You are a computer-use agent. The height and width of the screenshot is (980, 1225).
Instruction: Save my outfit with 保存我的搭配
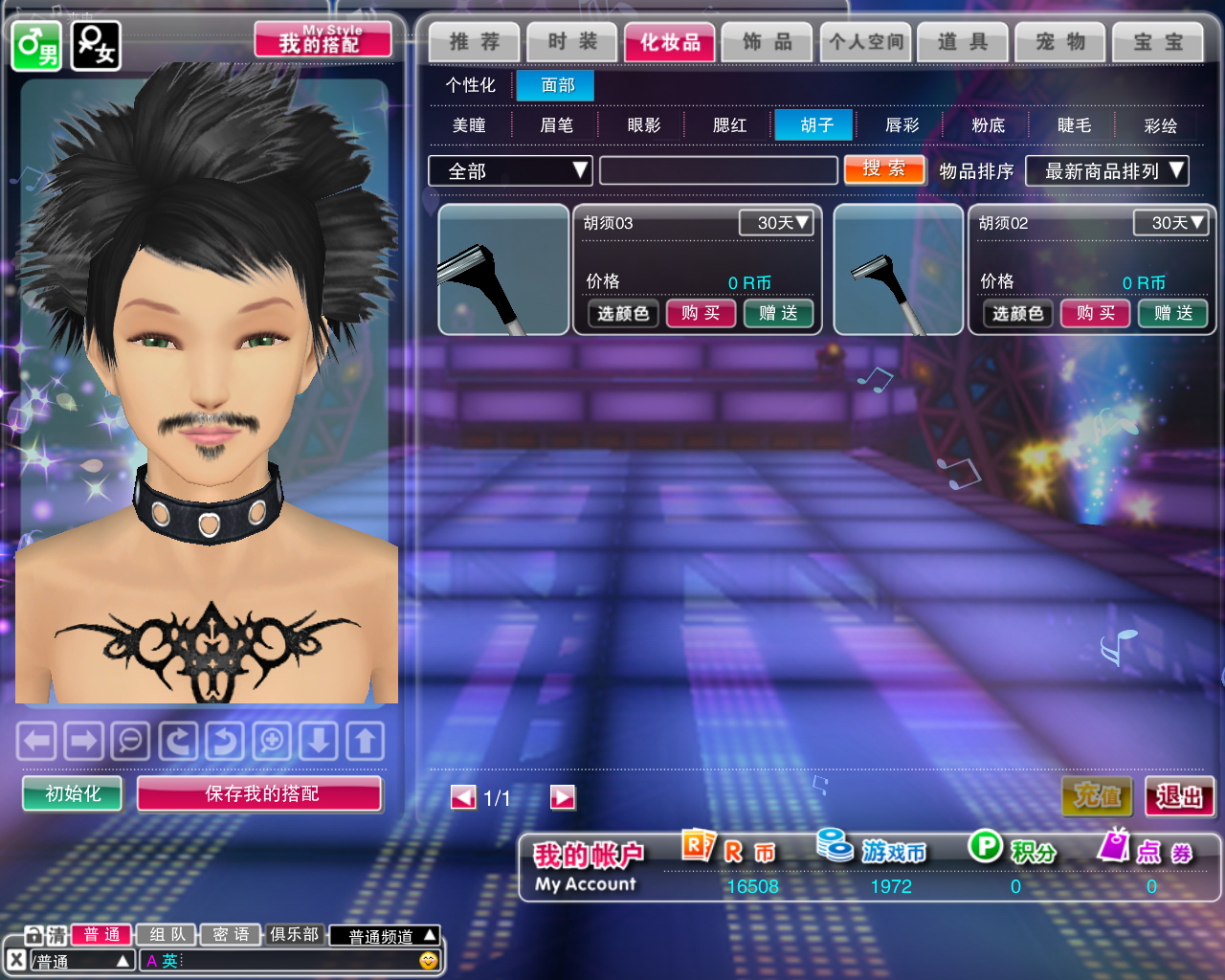(x=259, y=793)
